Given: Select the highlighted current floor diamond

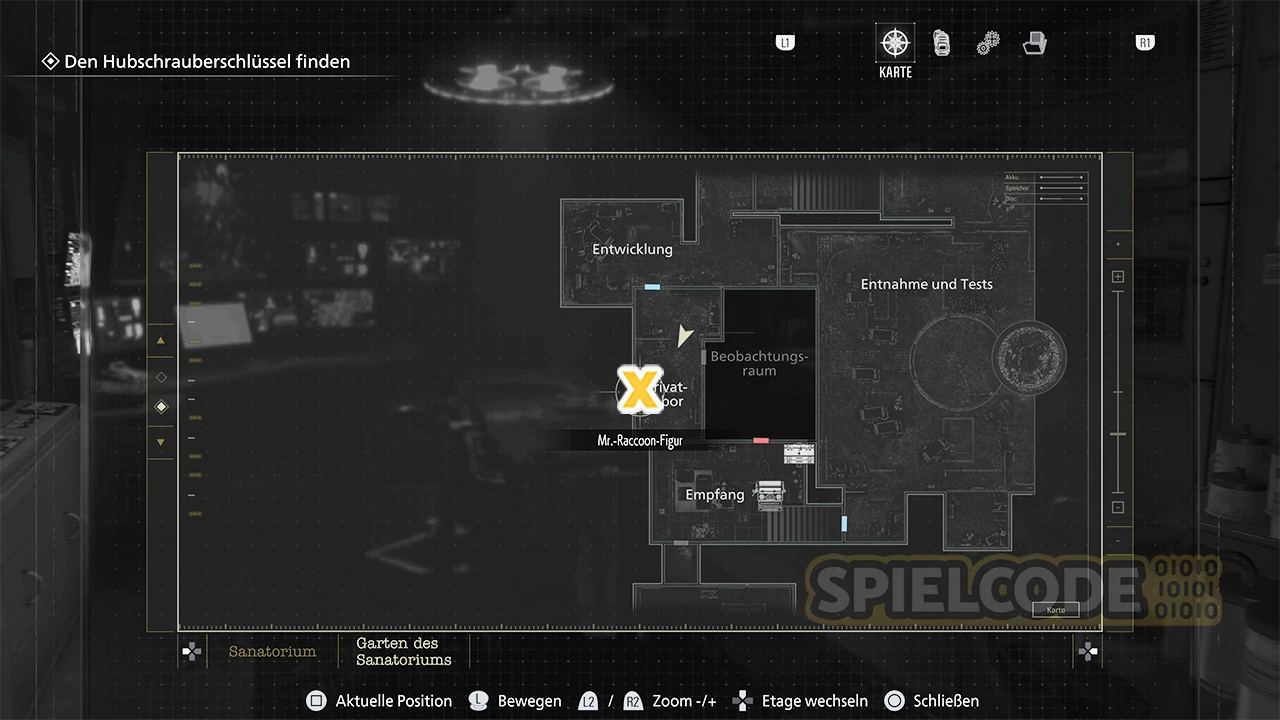Looking at the screenshot, I should pyautogui.click(x=161, y=407).
